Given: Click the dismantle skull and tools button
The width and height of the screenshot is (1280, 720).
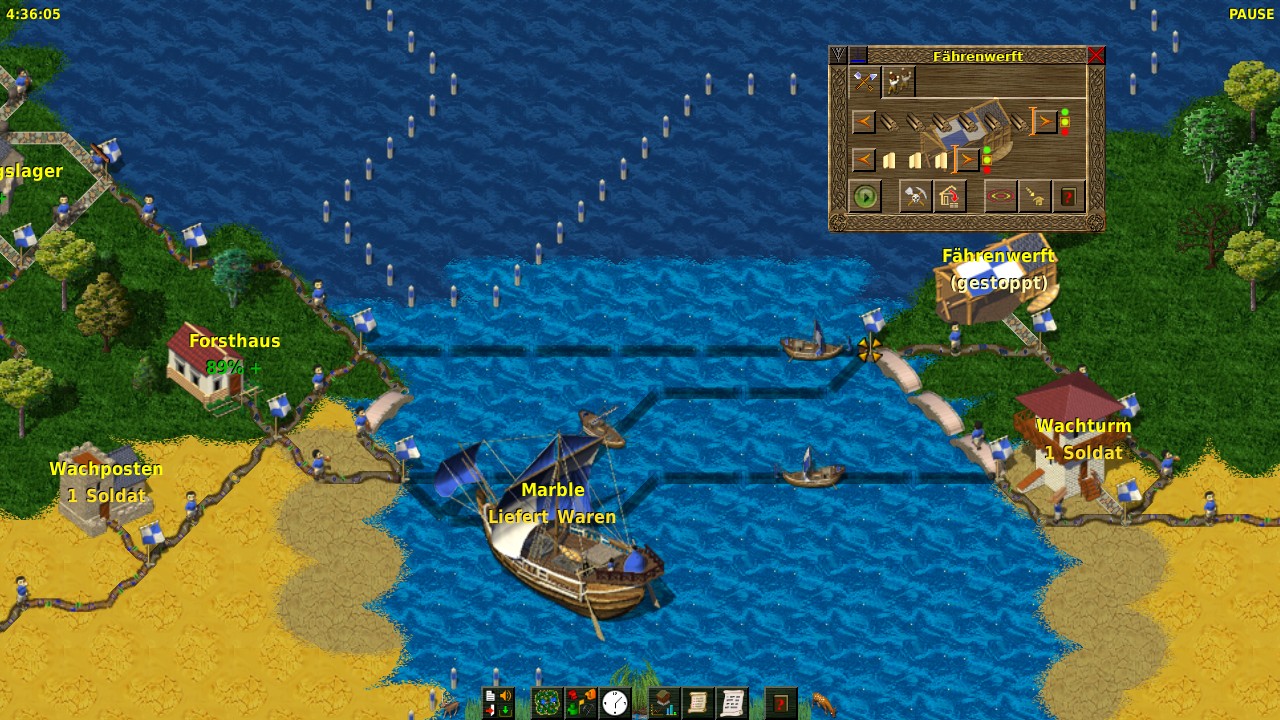Looking at the screenshot, I should pos(916,197).
